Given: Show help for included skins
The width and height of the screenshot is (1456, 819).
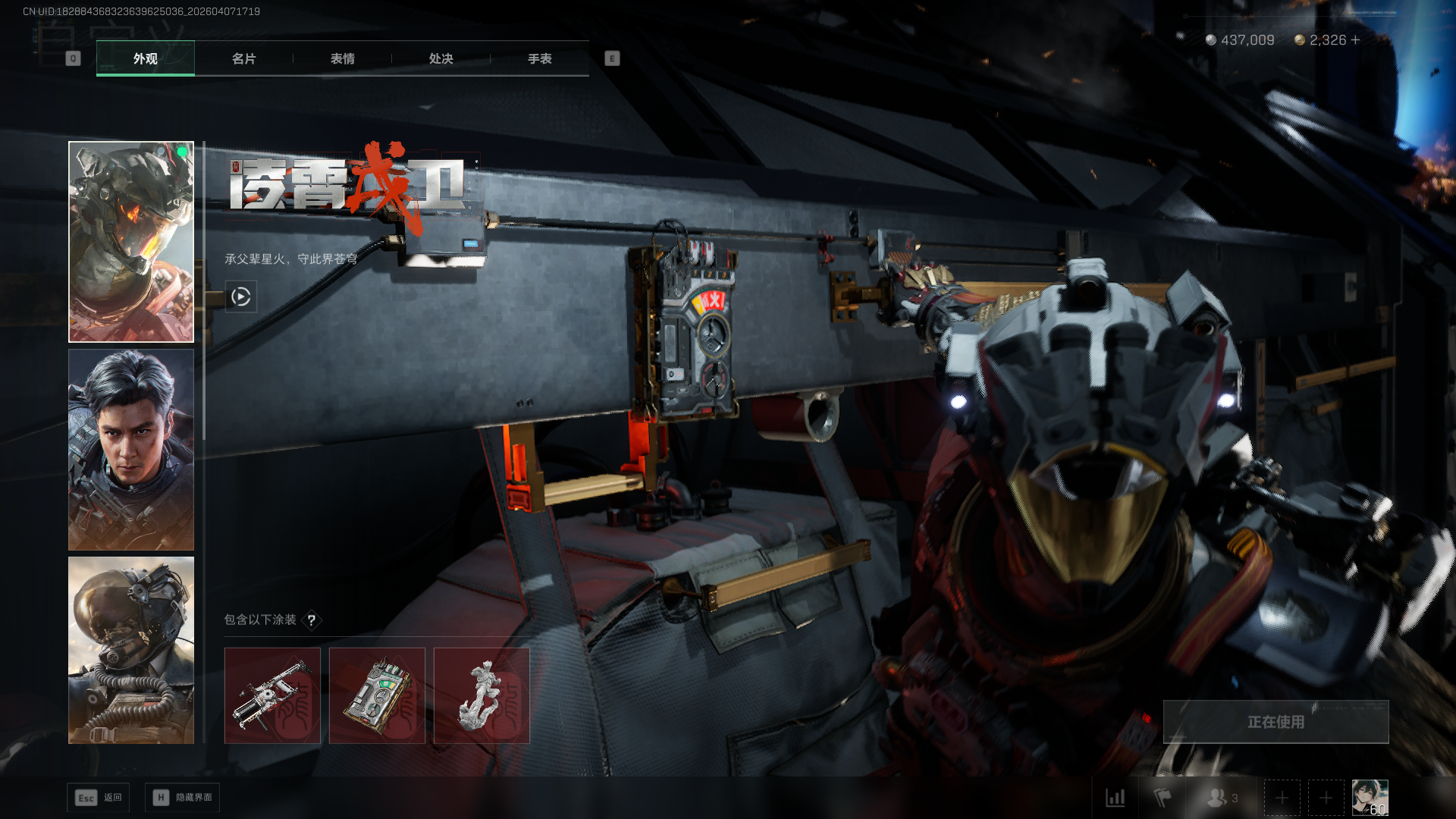Looking at the screenshot, I should click(311, 620).
